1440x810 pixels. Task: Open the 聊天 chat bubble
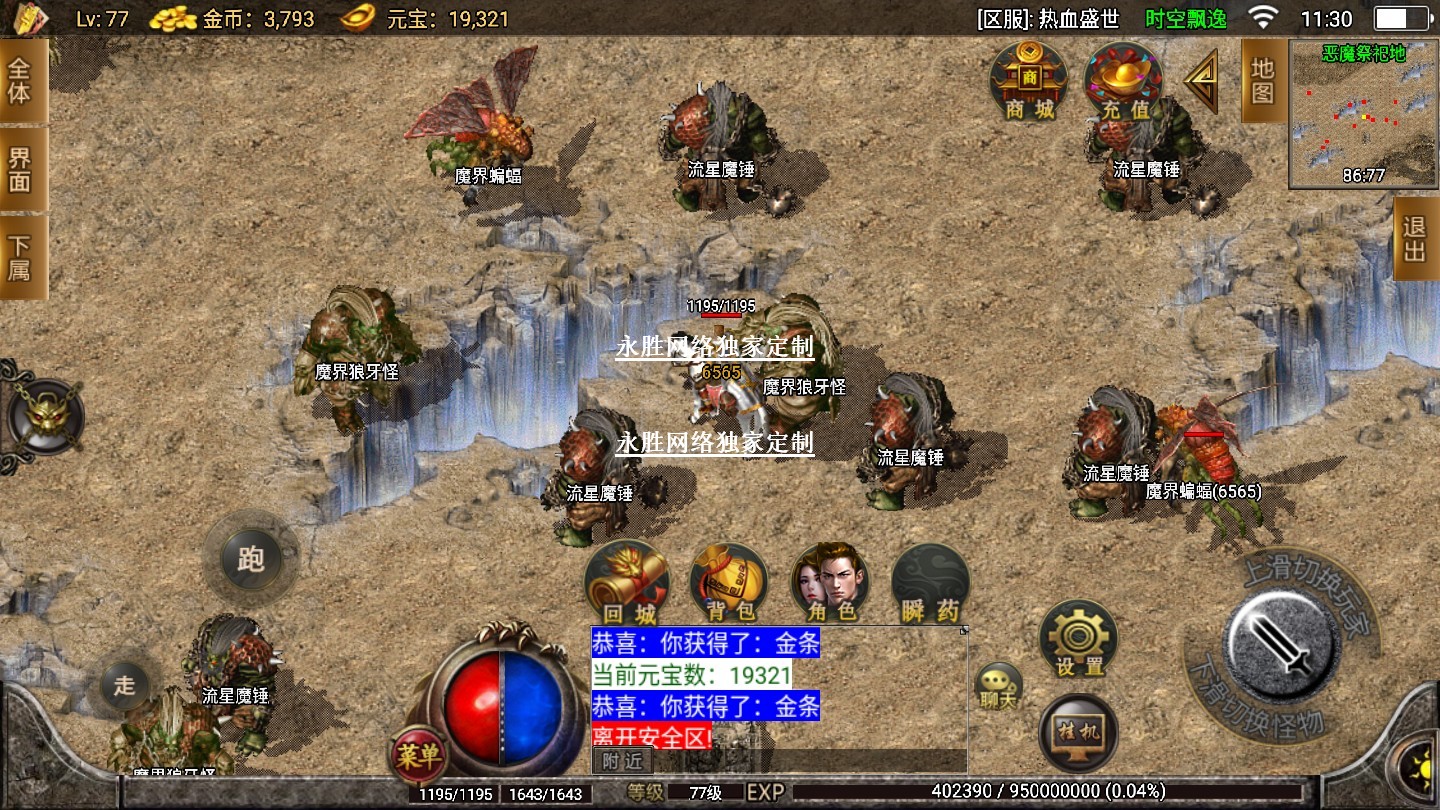pos(998,687)
